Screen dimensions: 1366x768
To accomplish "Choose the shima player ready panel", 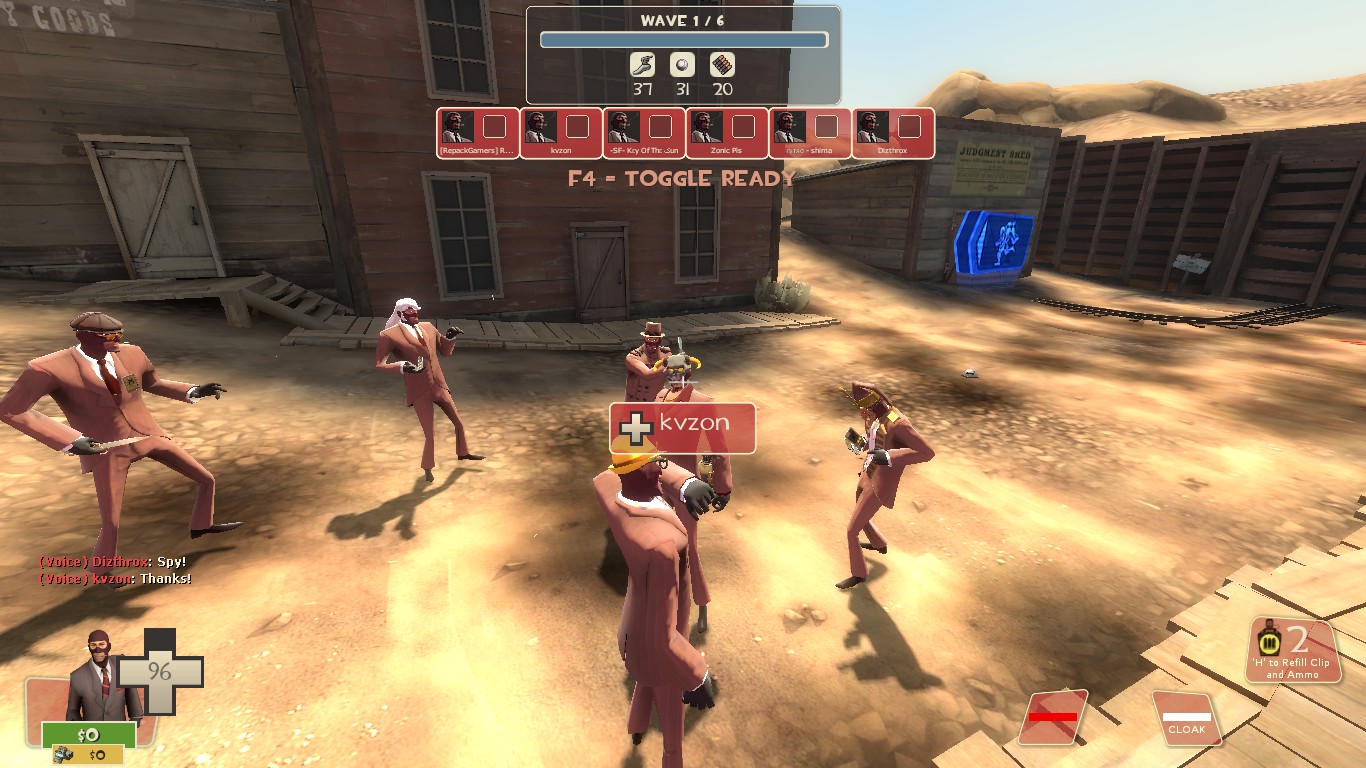I will tap(810, 133).
